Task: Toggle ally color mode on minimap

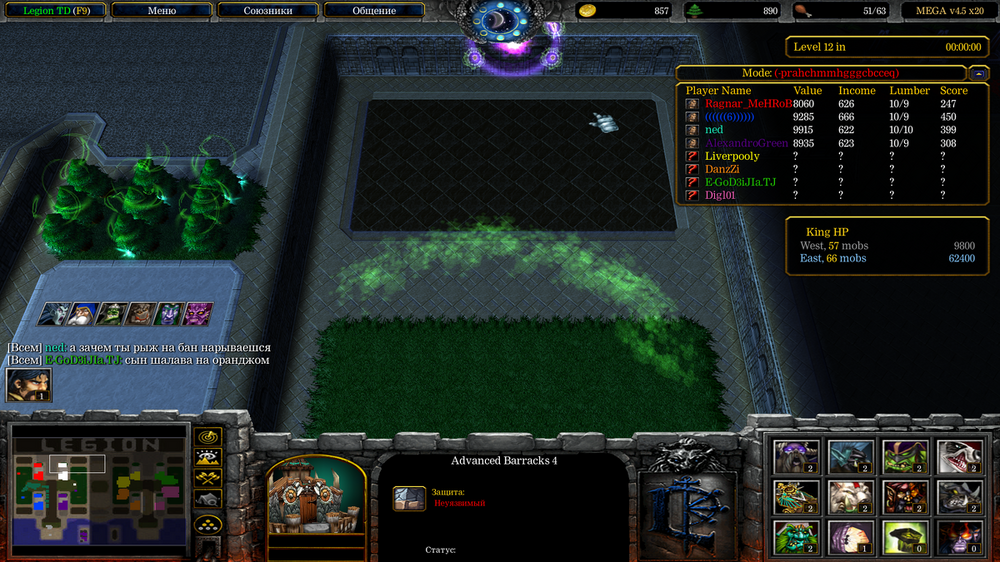Action: coord(208,478)
